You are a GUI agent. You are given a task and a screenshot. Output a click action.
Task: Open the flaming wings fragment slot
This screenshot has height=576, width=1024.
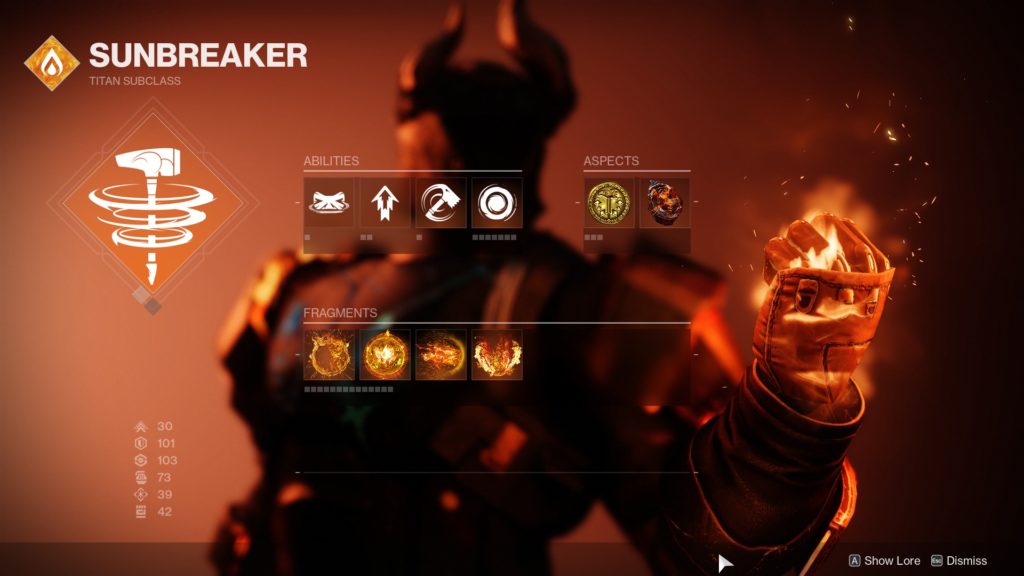497,355
